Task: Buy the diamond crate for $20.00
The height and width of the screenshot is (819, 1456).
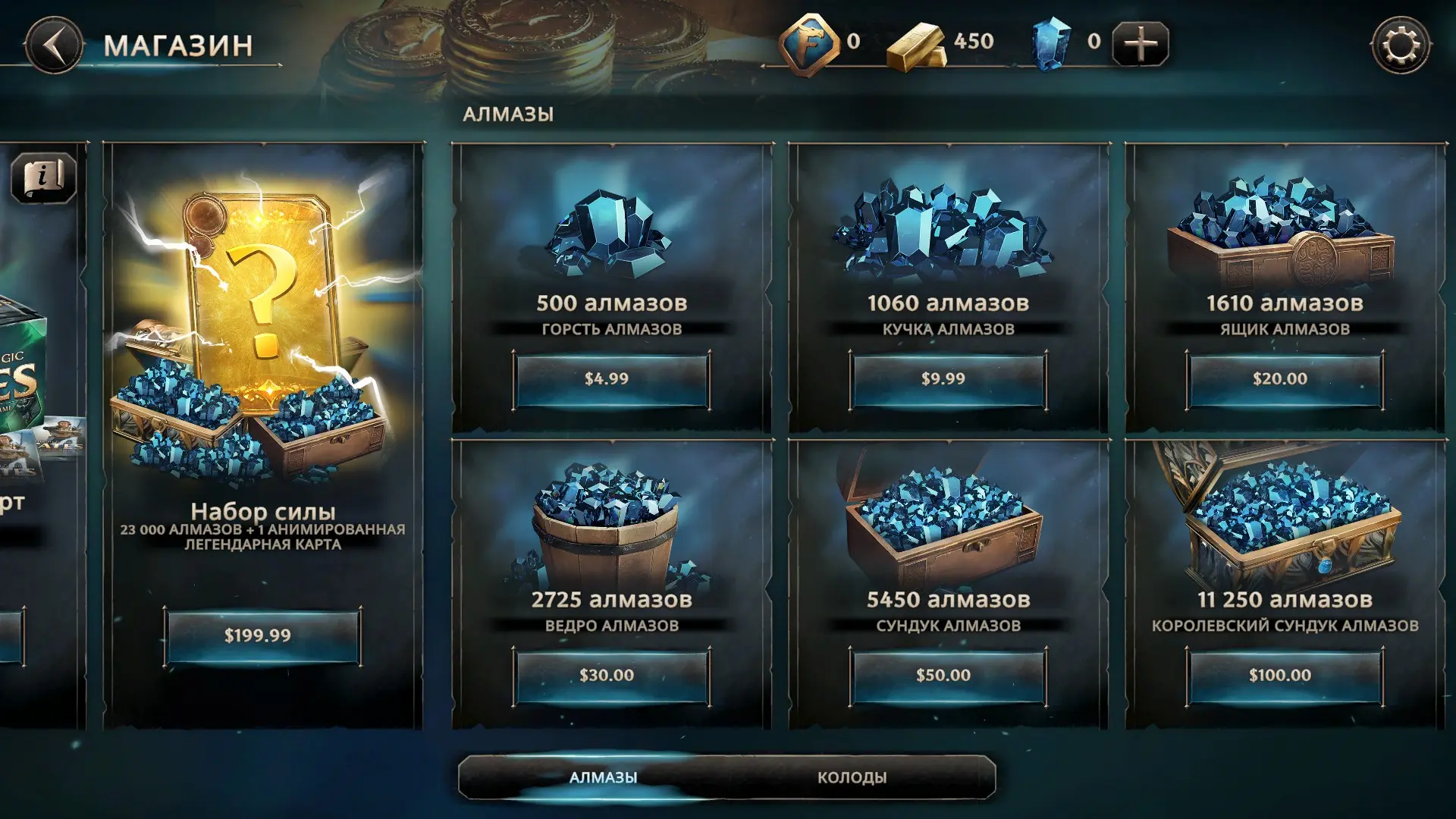Action: pos(1285,379)
